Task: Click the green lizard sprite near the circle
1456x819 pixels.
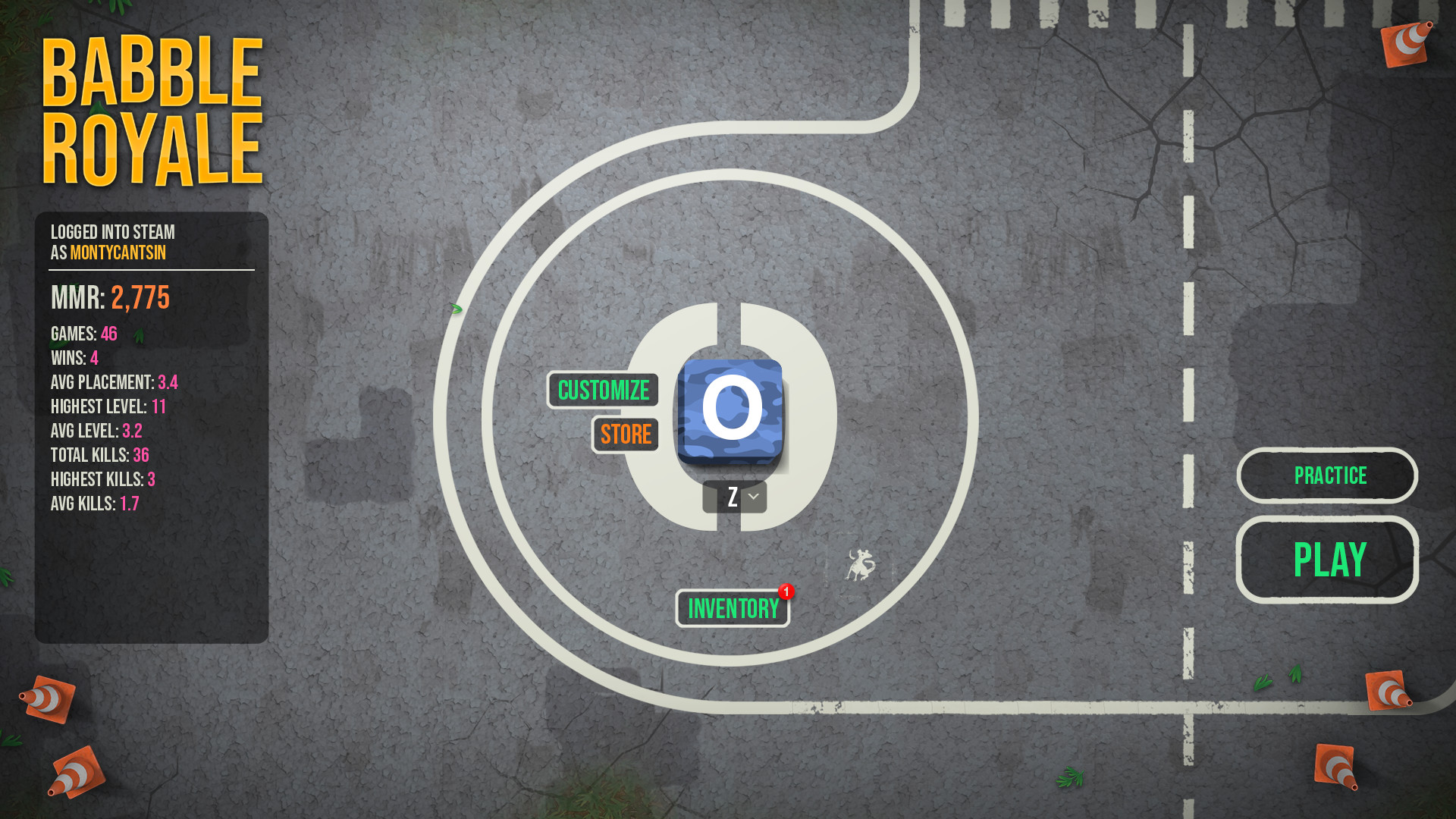Action: (x=455, y=309)
